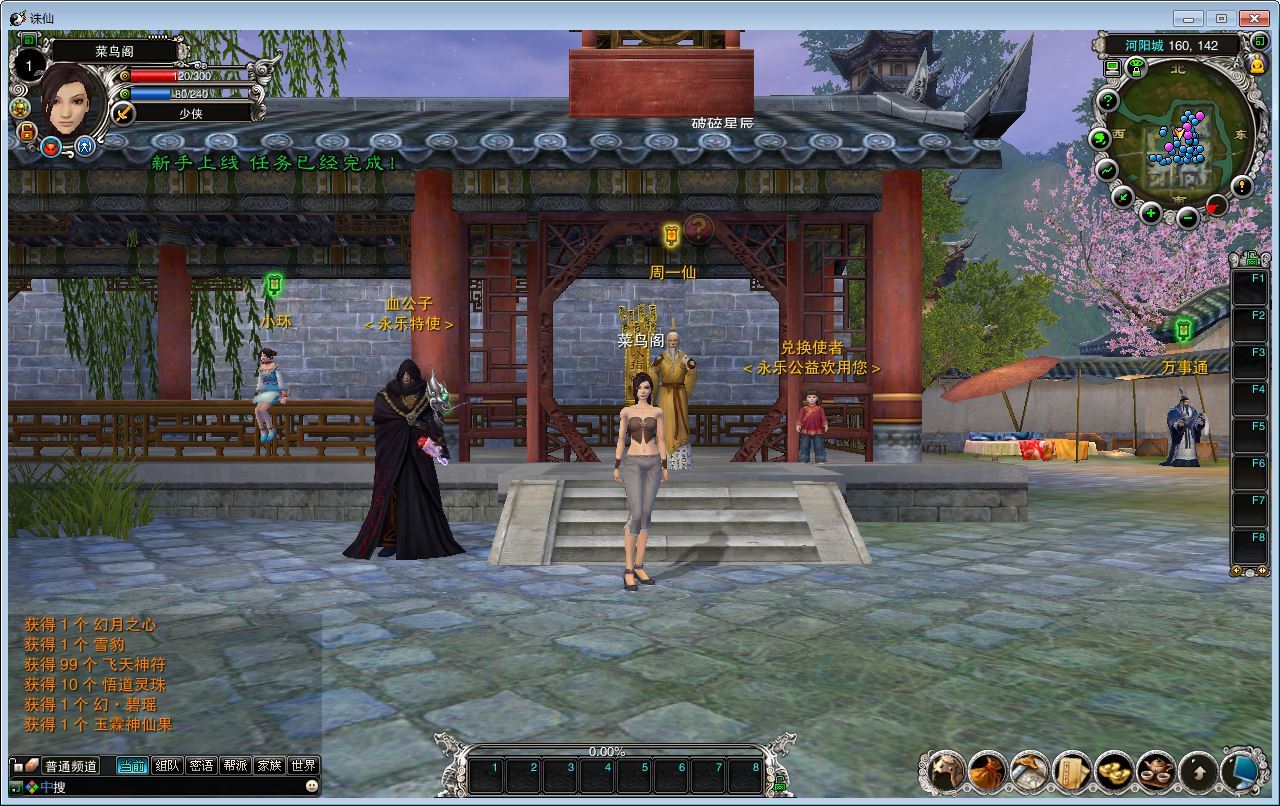The width and height of the screenshot is (1280, 806).
Task: Zoom in the minimap with the plus button
Action: tap(1151, 212)
